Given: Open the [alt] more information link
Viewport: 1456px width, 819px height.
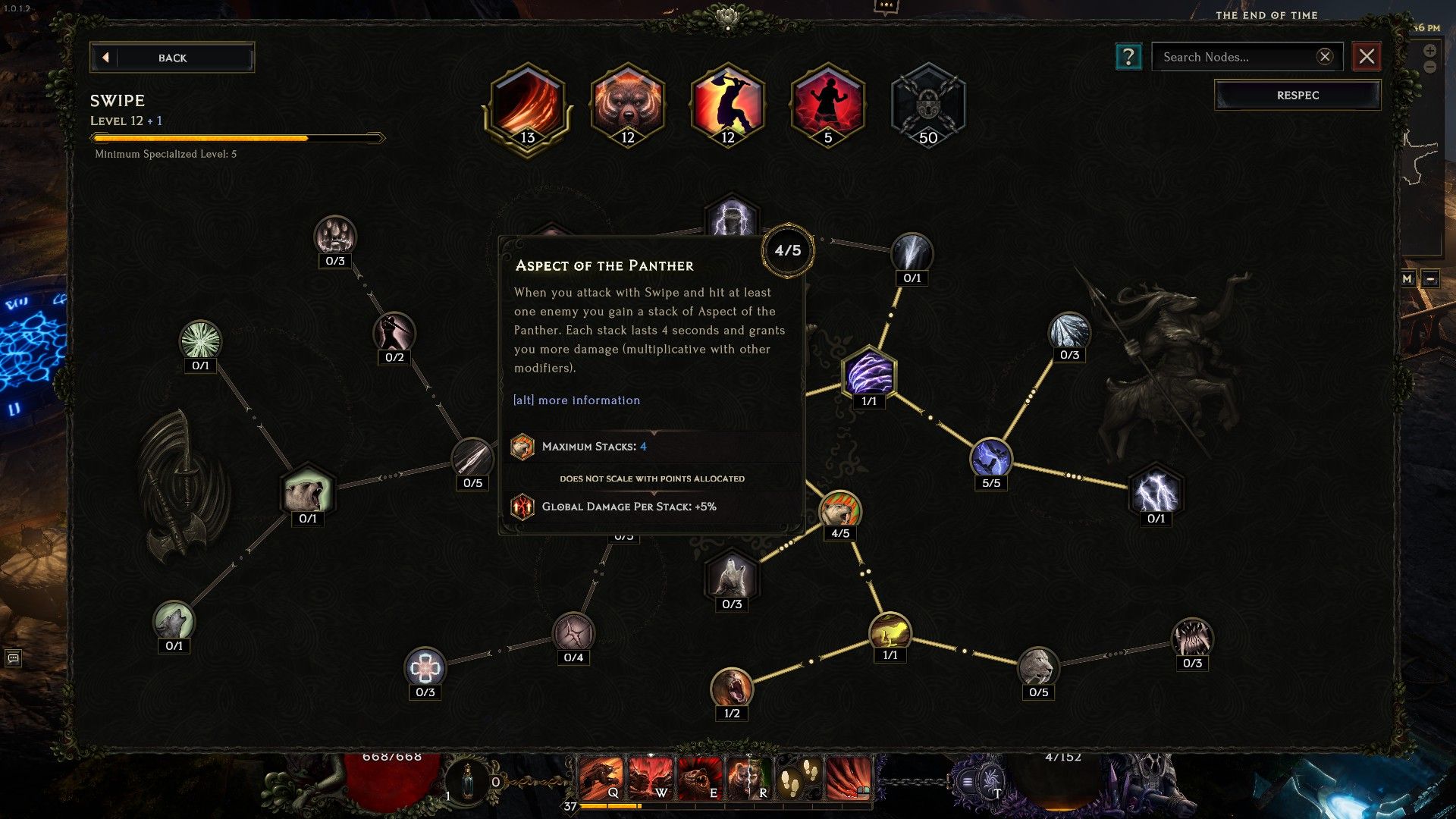Looking at the screenshot, I should [x=577, y=400].
